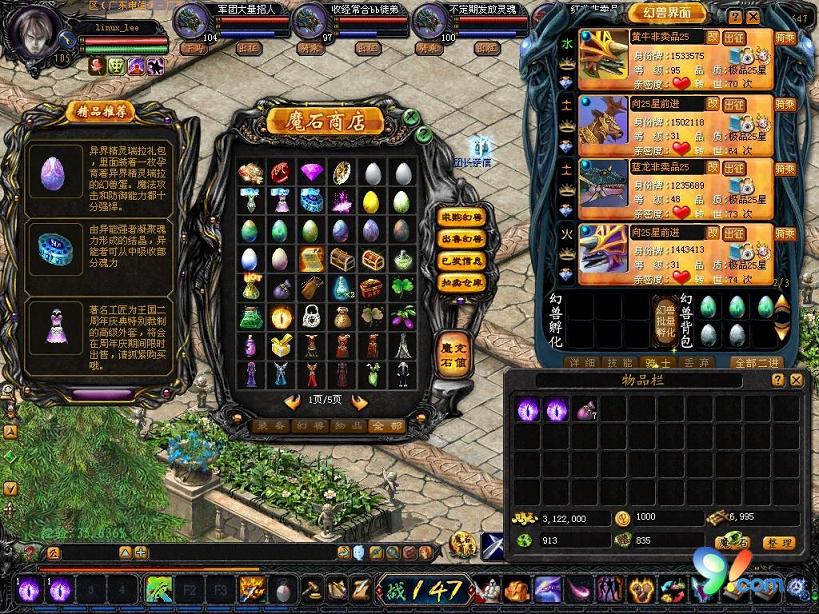Close the 物品栏 inventory window
Screen dimensions: 819x614
796,380
